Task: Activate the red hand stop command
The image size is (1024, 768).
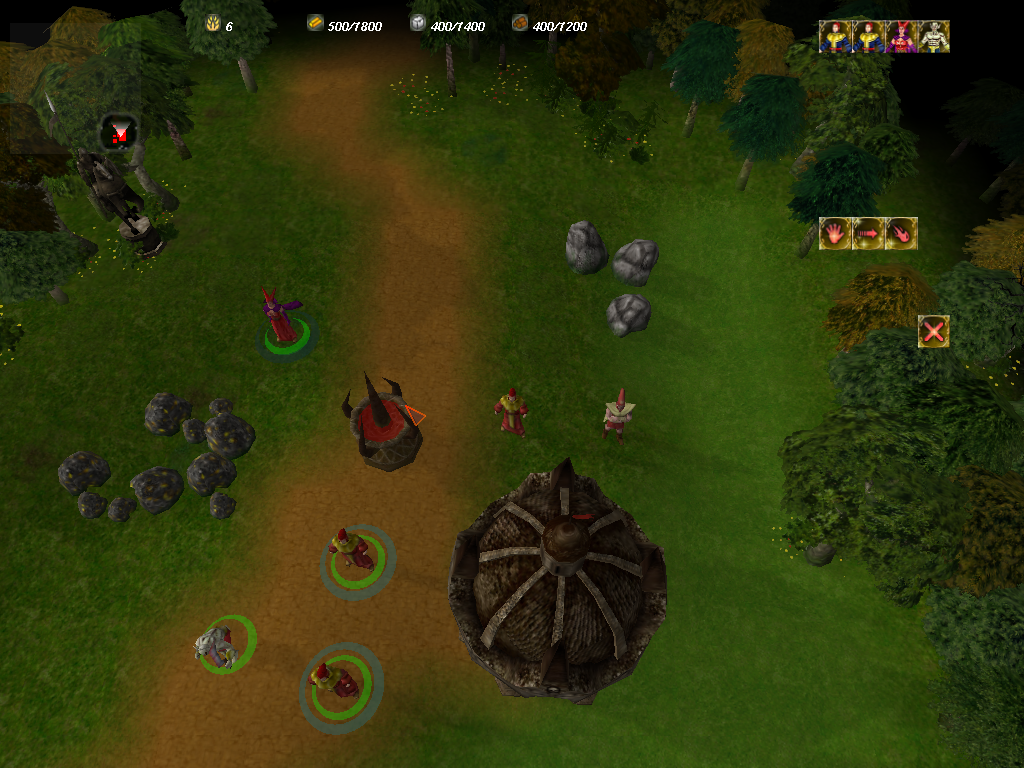Action: coord(835,233)
